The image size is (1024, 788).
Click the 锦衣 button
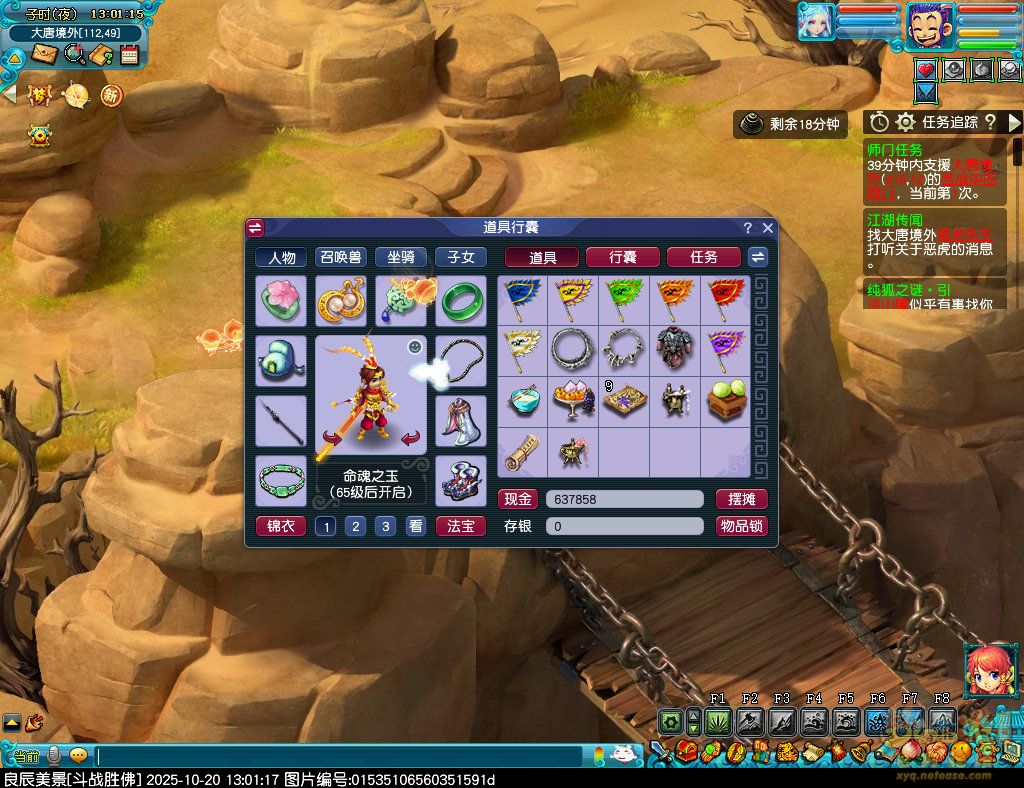(281, 526)
